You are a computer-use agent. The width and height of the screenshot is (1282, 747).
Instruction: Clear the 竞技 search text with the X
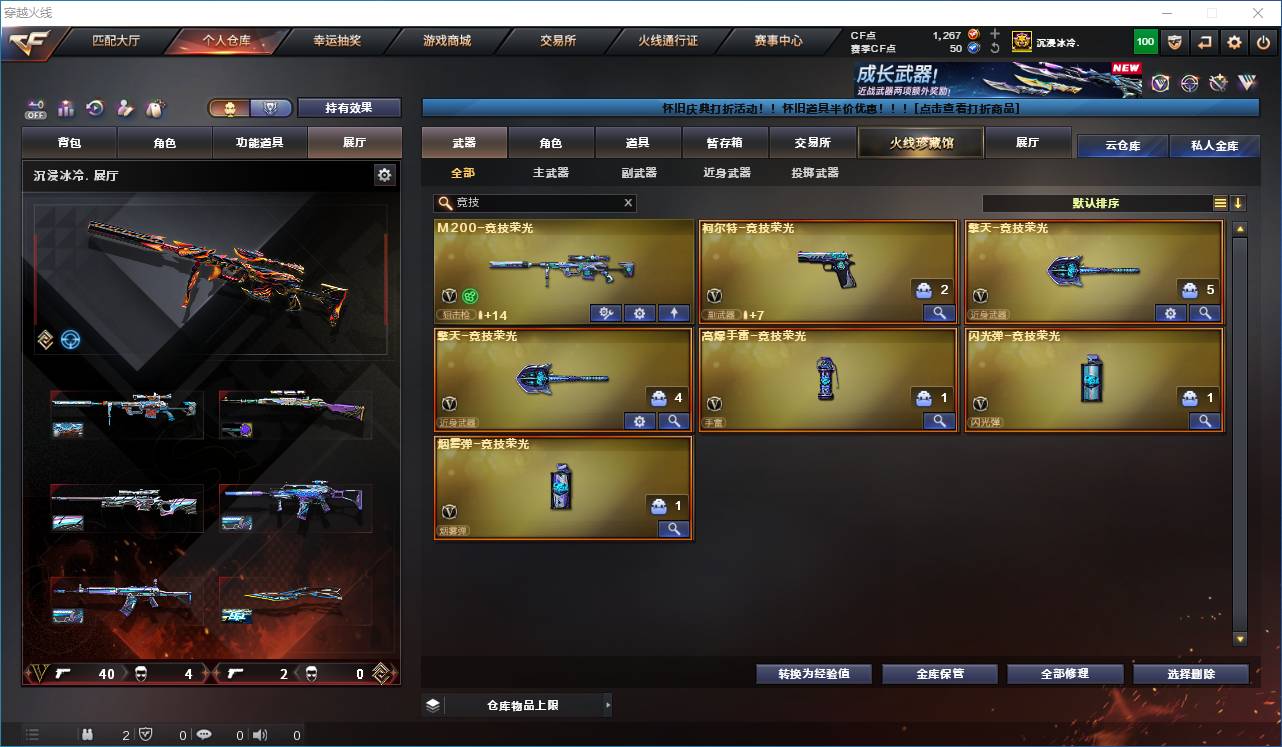[628, 202]
